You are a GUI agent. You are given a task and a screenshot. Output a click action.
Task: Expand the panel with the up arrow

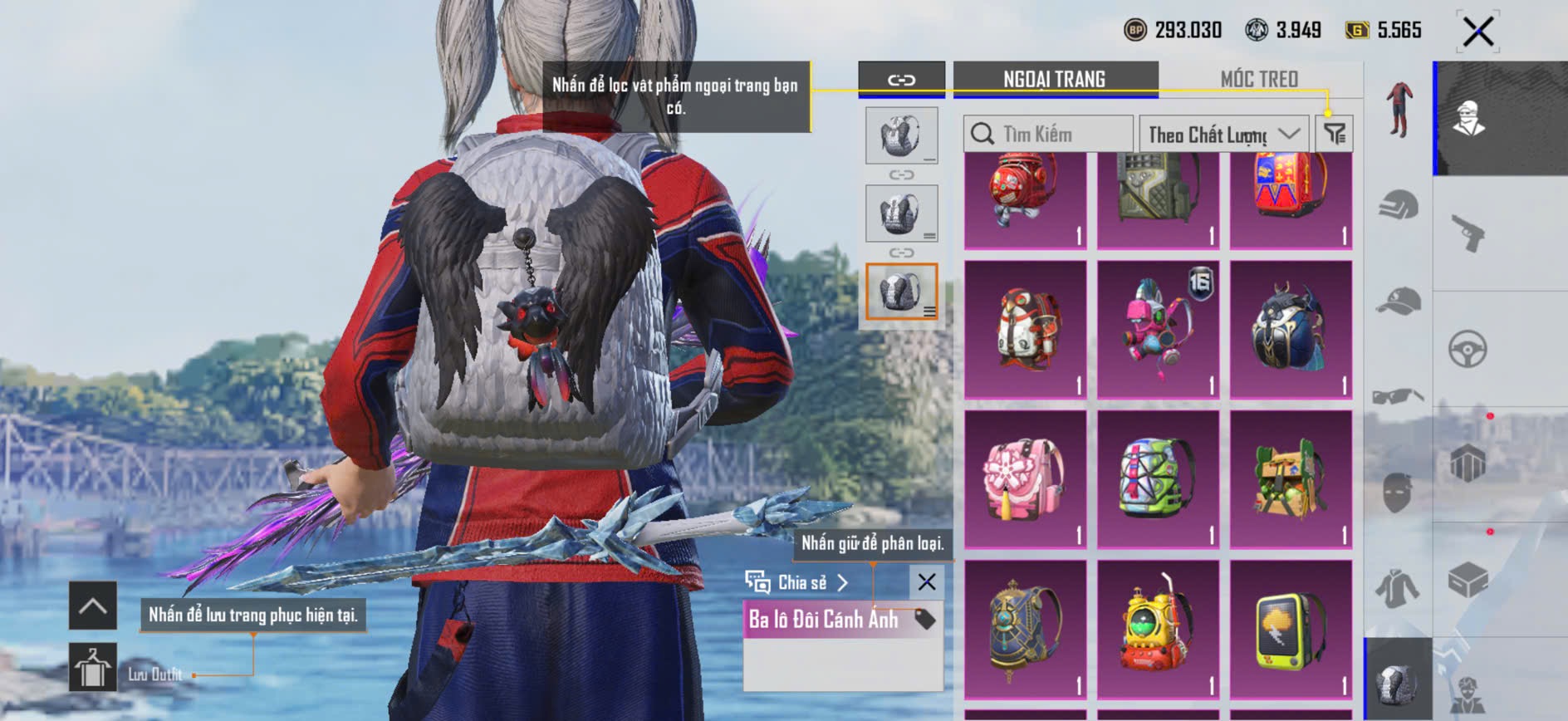tap(92, 606)
